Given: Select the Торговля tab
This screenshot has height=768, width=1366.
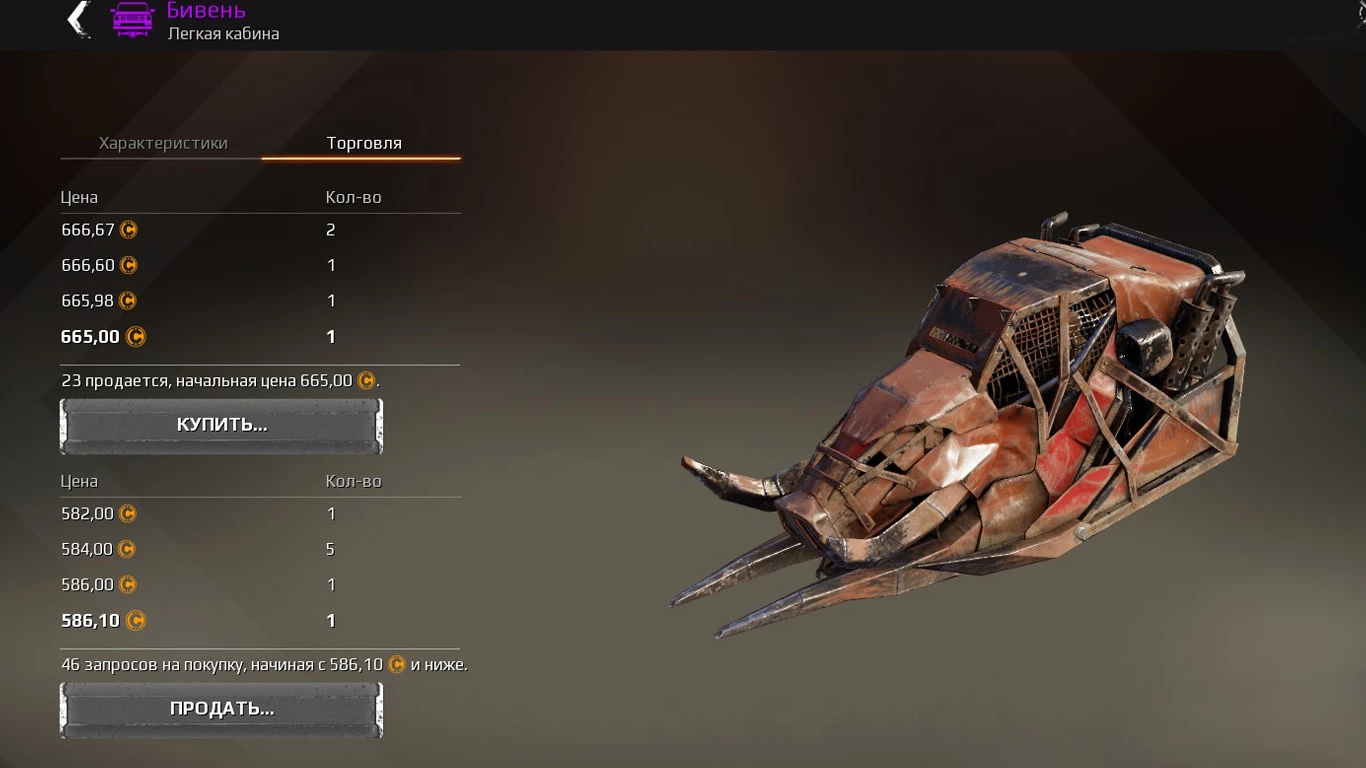Looking at the screenshot, I should pyautogui.click(x=364, y=143).
